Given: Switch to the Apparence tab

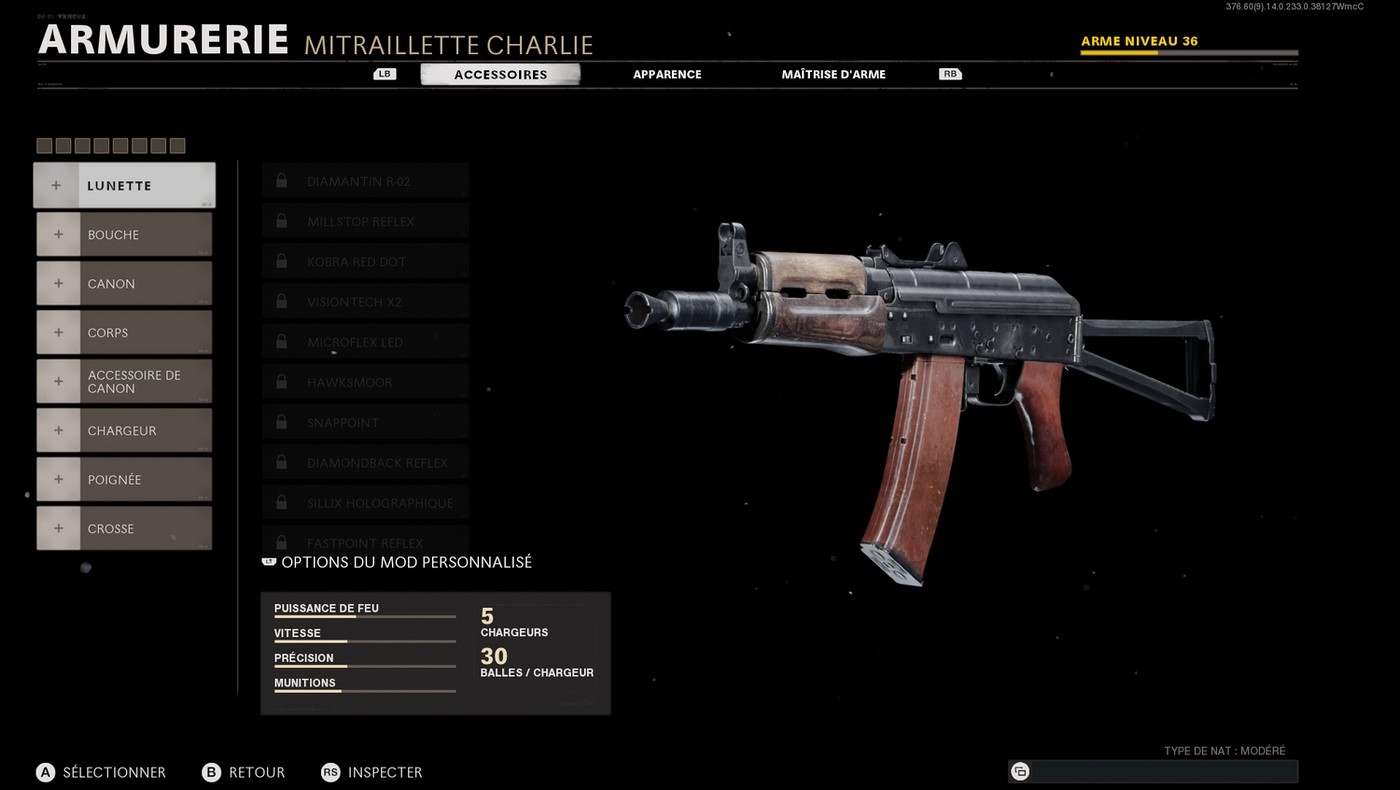Looking at the screenshot, I should 667,75.
